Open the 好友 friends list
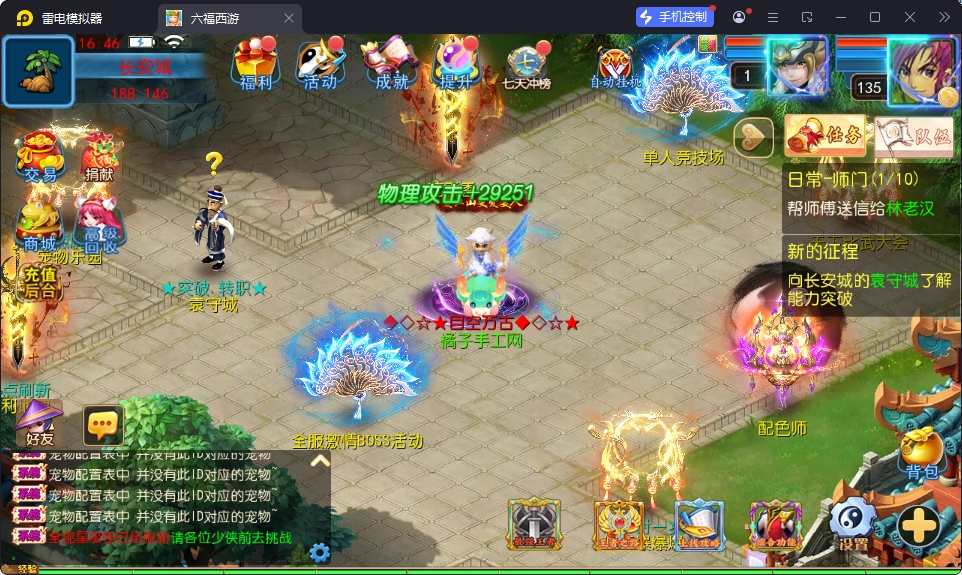962x575 pixels. 40,423
